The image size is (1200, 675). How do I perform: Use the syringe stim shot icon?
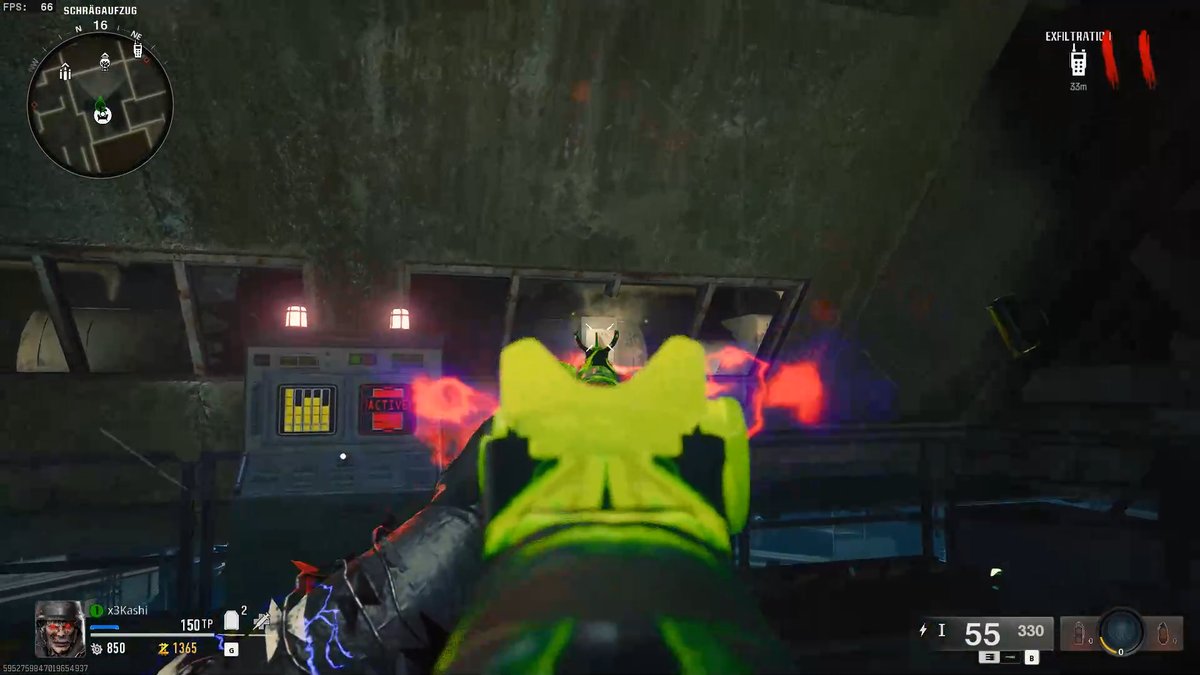coord(261,622)
